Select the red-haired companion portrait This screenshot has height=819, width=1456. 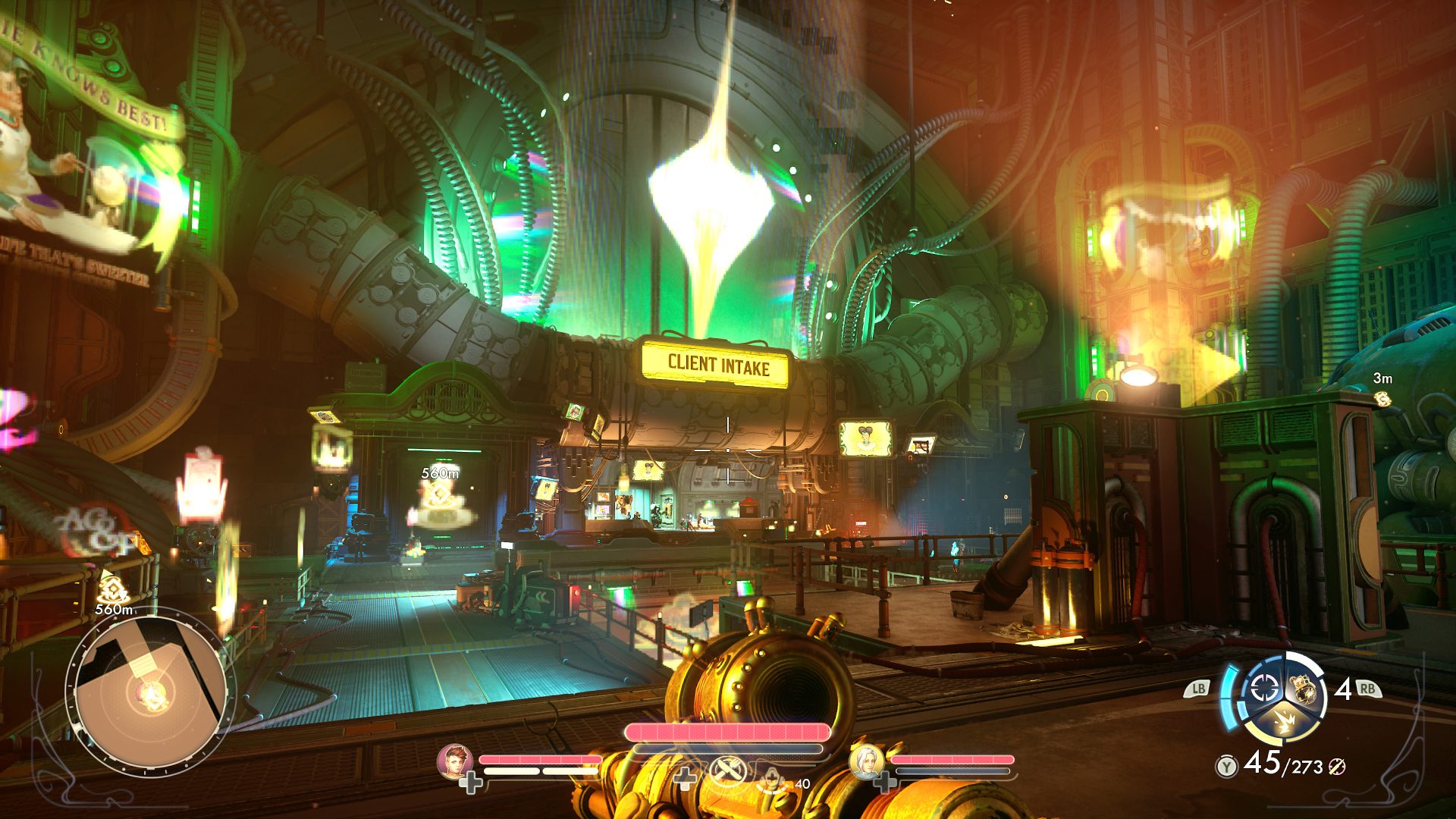455,761
